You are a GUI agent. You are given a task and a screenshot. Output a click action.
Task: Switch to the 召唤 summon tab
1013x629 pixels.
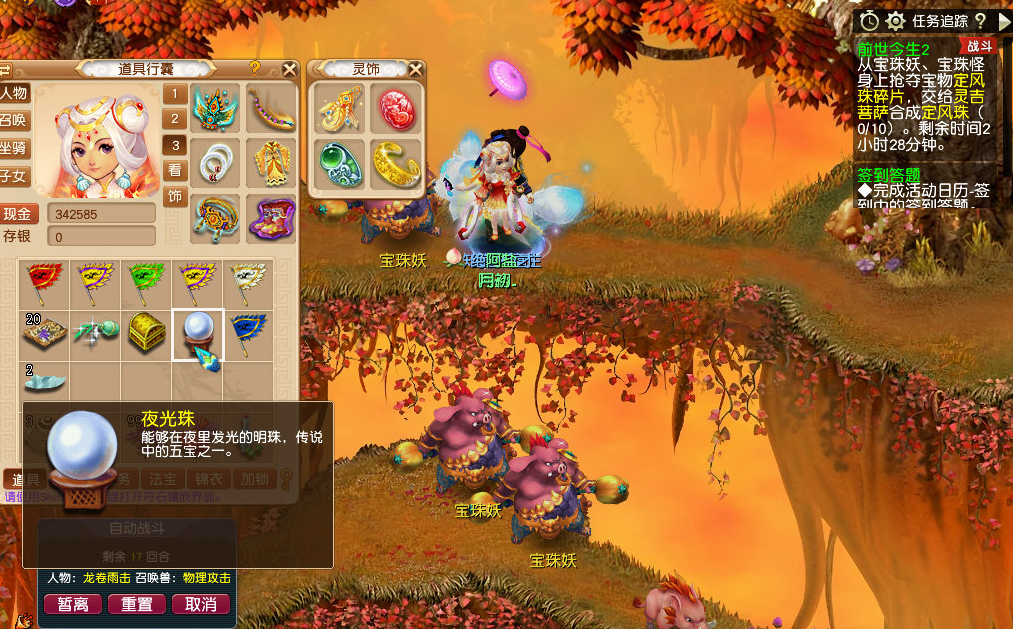point(14,121)
